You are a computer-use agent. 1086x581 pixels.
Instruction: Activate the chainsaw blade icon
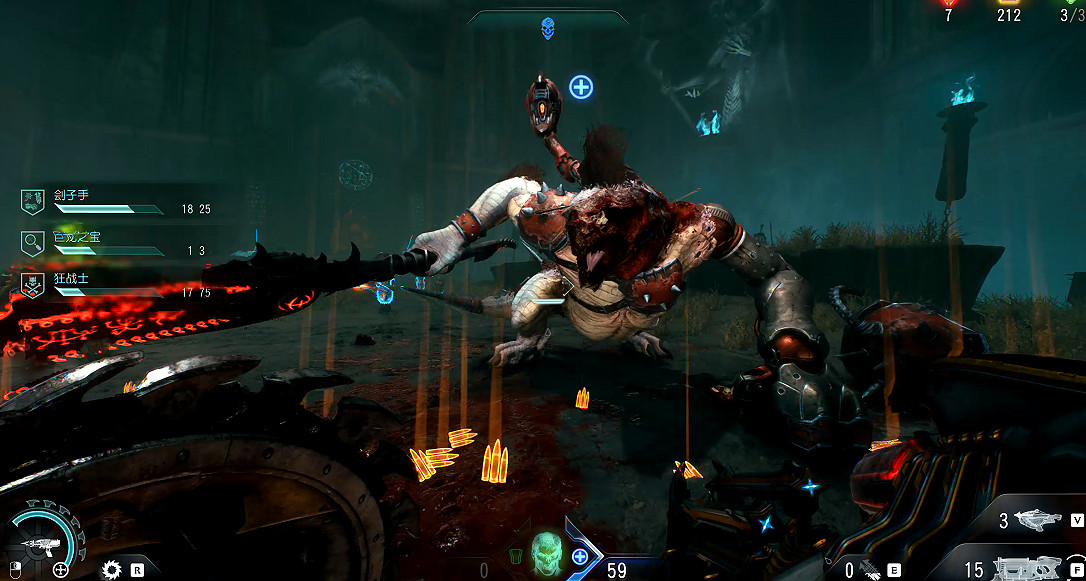112,569
